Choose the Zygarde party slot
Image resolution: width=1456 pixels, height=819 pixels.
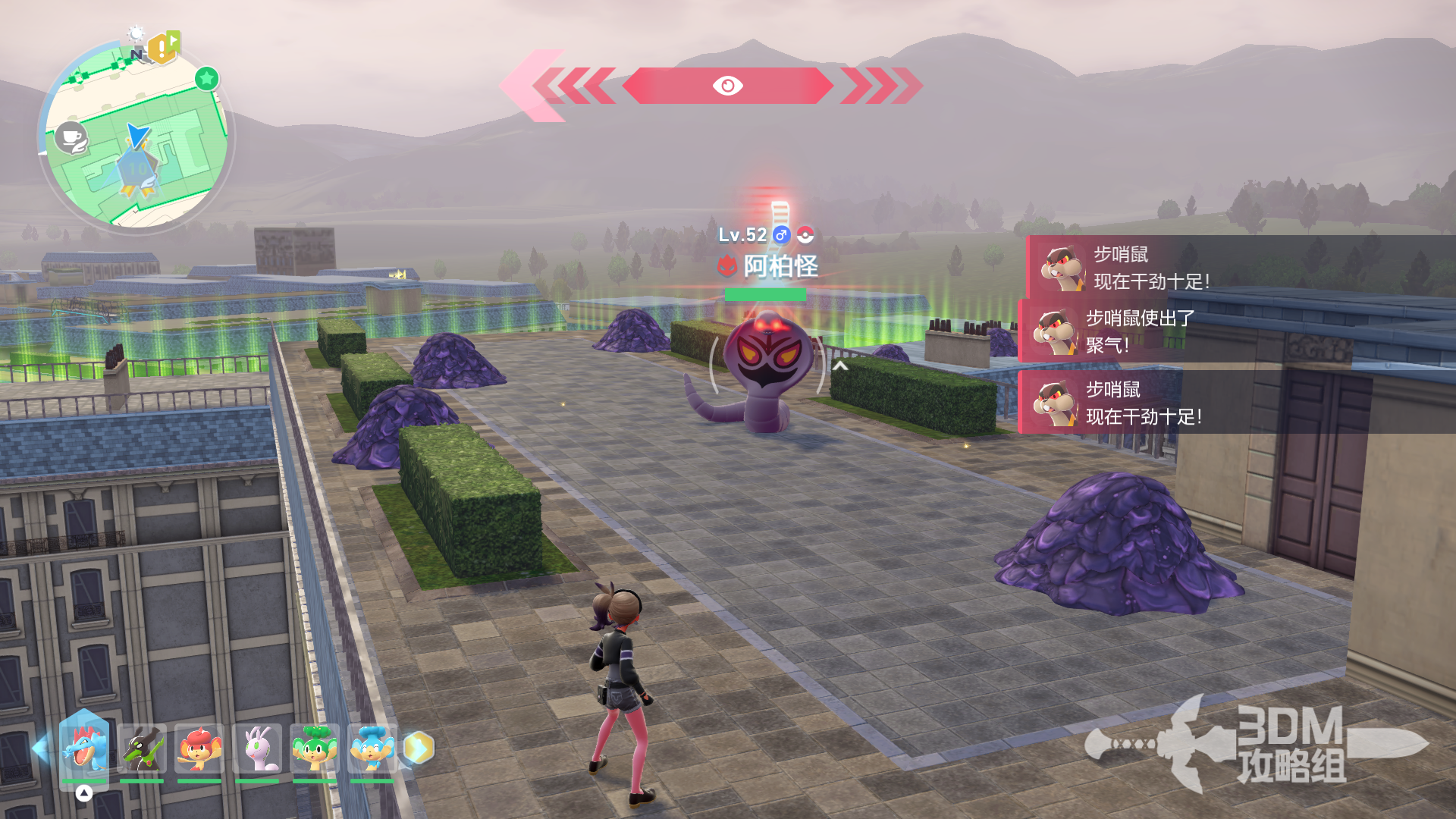click(x=142, y=748)
